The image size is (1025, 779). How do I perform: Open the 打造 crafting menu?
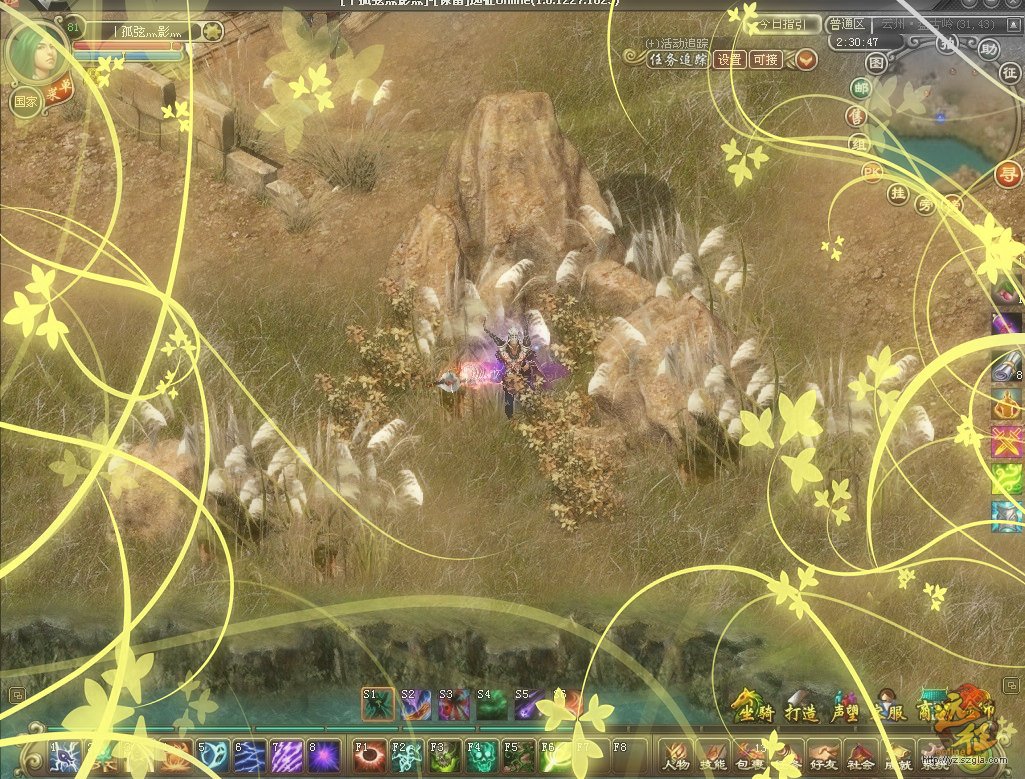[x=801, y=712]
